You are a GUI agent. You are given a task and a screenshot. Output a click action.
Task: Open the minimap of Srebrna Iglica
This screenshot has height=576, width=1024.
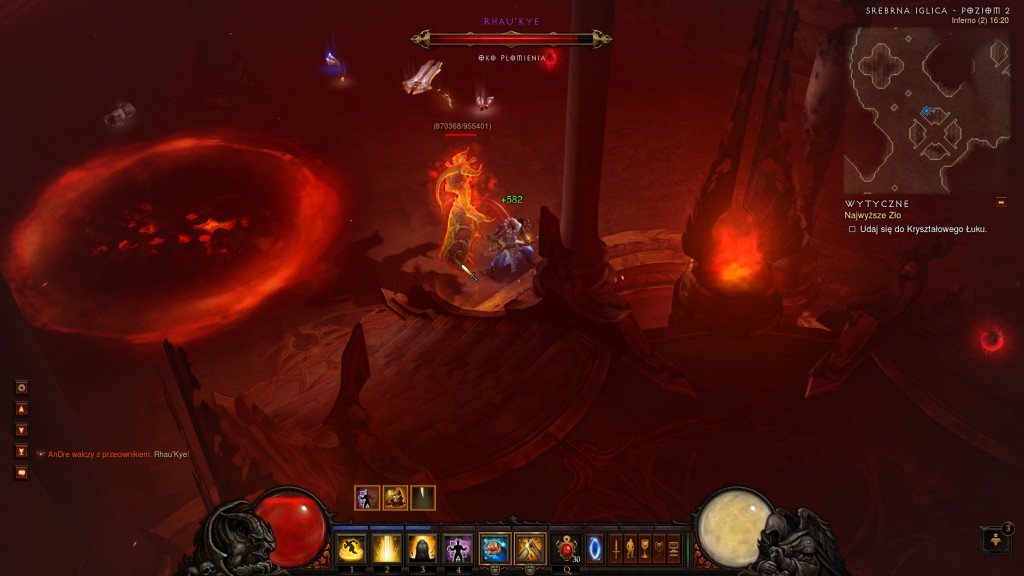click(912, 108)
